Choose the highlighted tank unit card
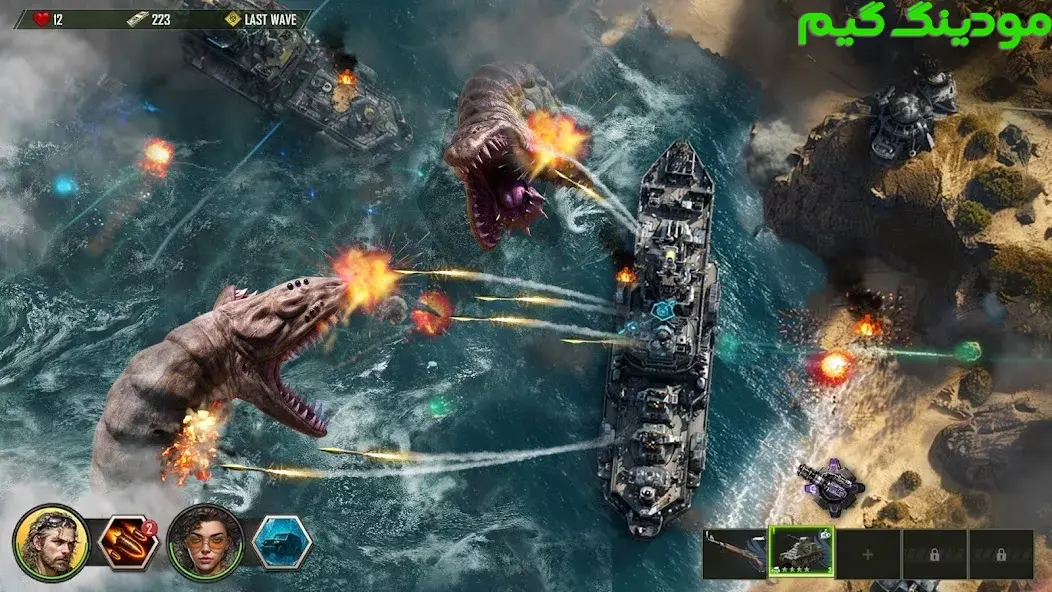Screen dimensions: 1052x592 point(801,553)
